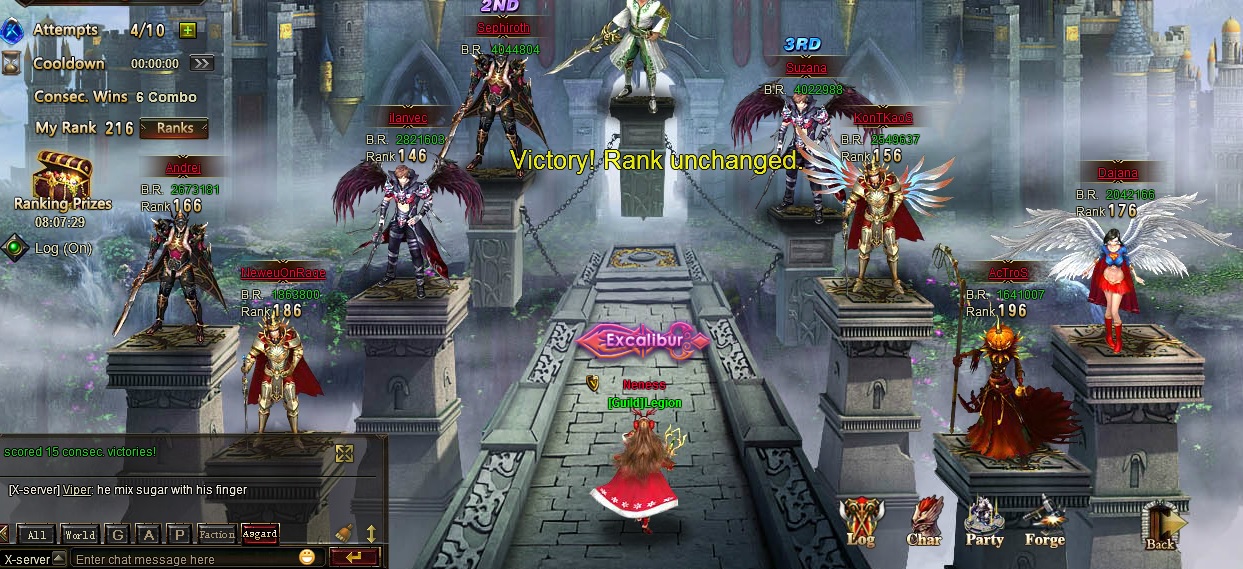The width and height of the screenshot is (1243, 569).
Task: Skip the cooldown with the arrow button
Action: coord(202,63)
